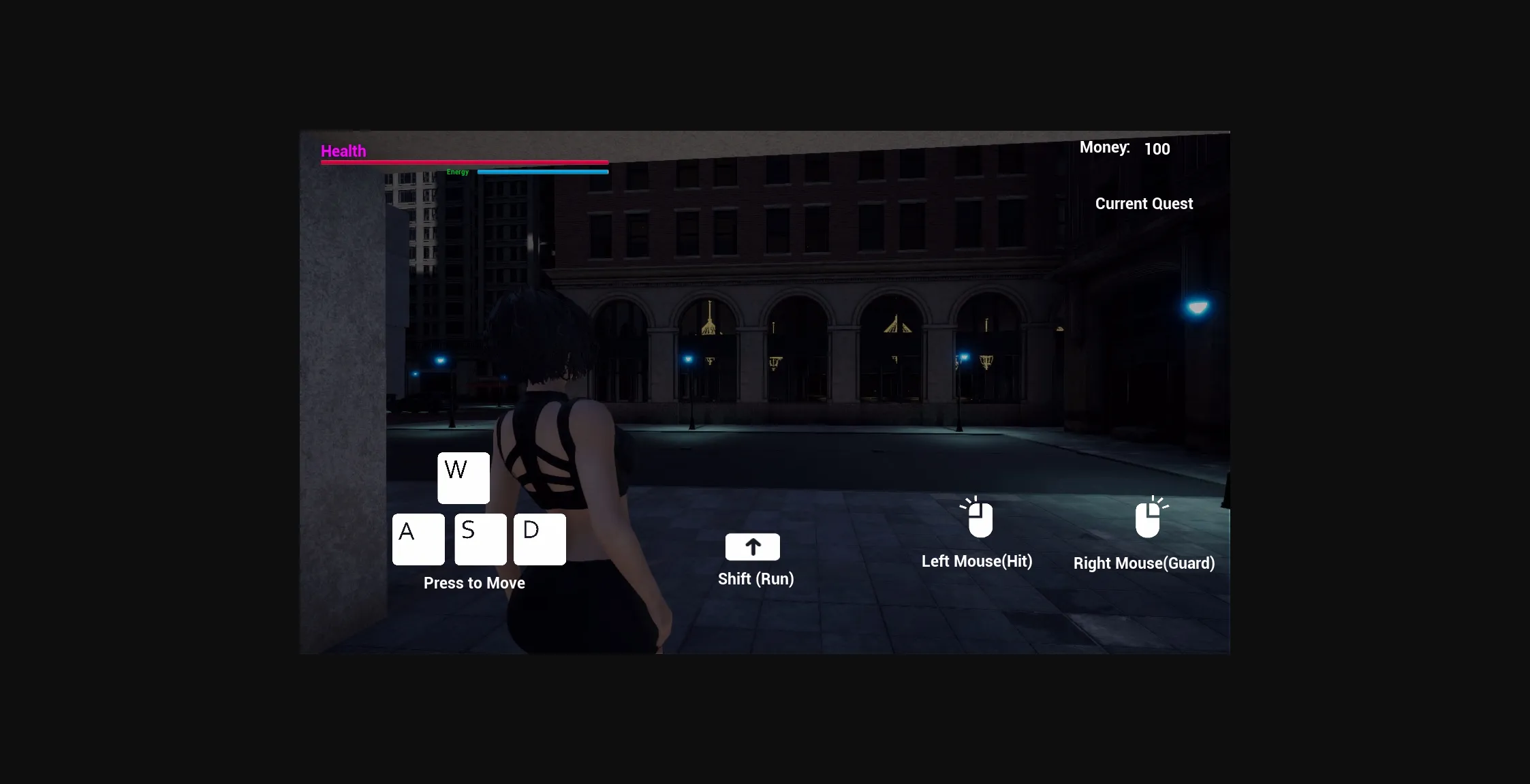The width and height of the screenshot is (1530, 784).
Task: Select the Money heading at top right
Action: [x=1104, y=147]
